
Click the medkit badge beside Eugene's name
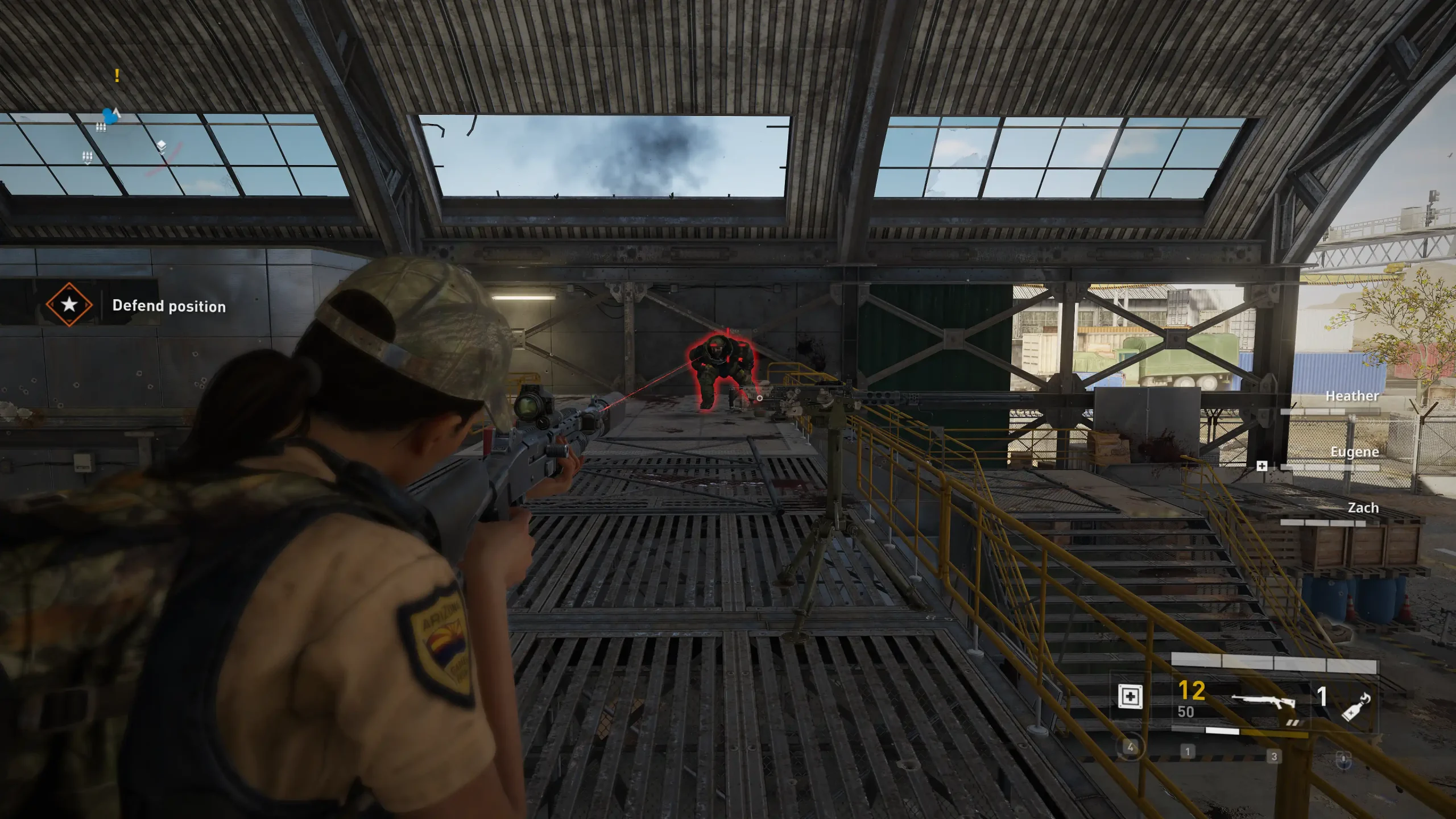1261,466
